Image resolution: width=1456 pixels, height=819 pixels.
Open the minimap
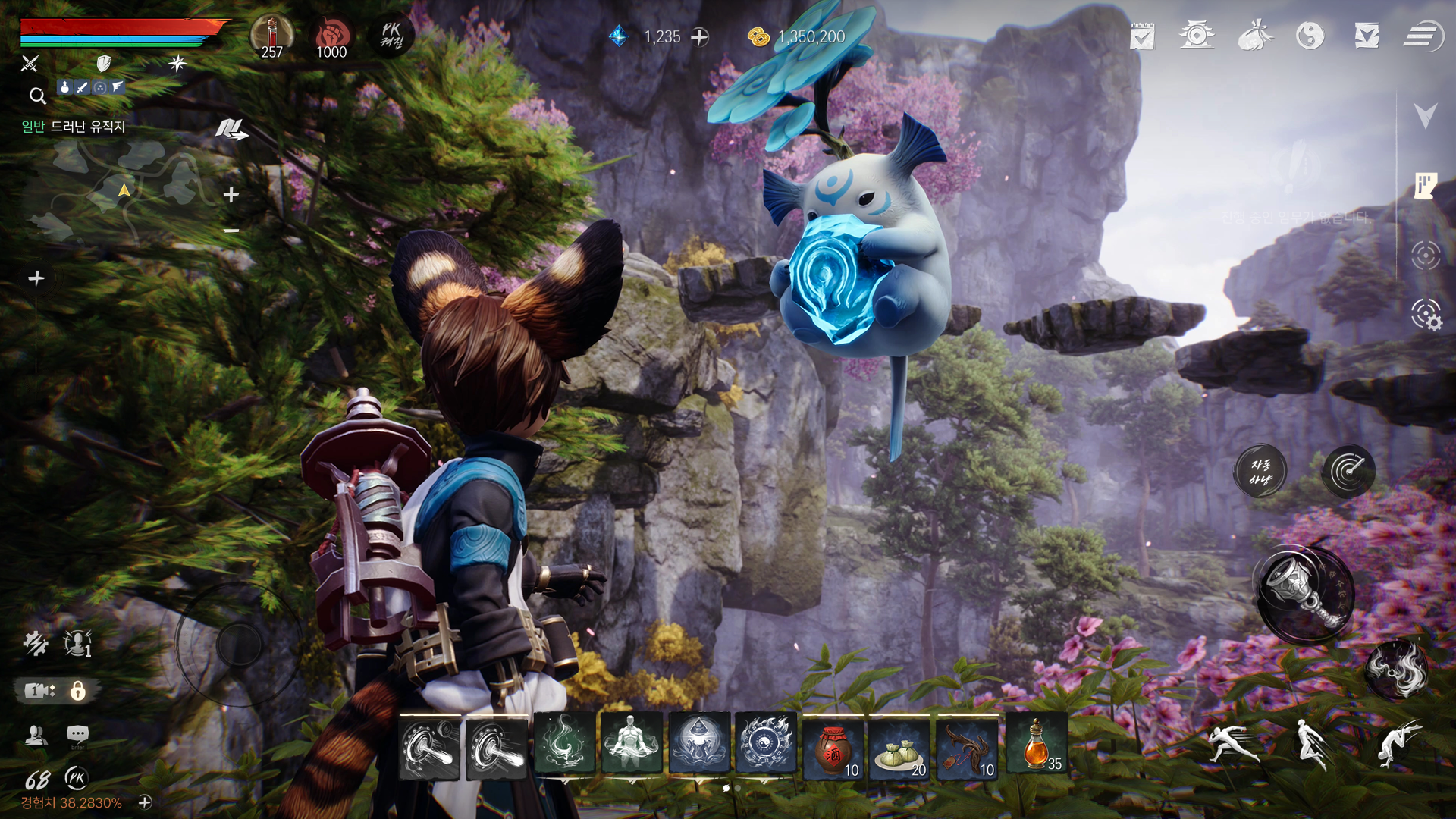click(x=121, y=193)
